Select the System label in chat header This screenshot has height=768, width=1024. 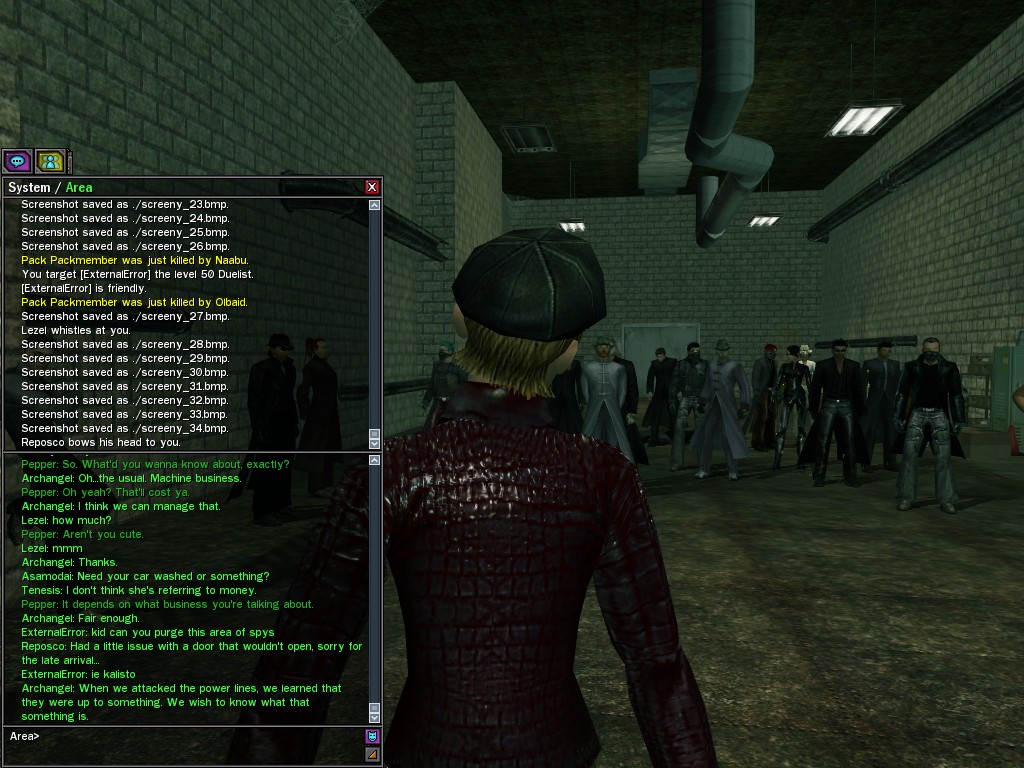click(28, 188)
